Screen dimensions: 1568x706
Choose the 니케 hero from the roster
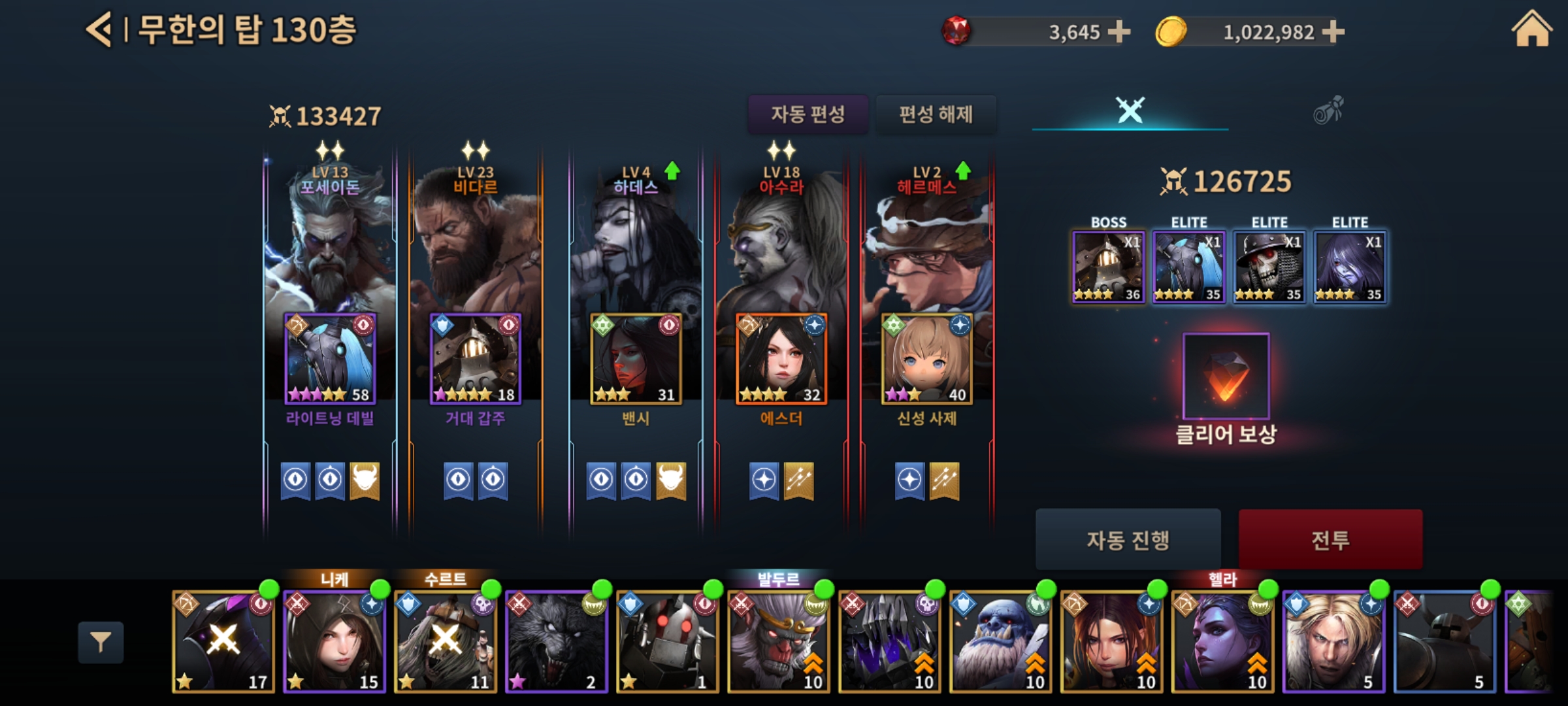pos(335,642)
